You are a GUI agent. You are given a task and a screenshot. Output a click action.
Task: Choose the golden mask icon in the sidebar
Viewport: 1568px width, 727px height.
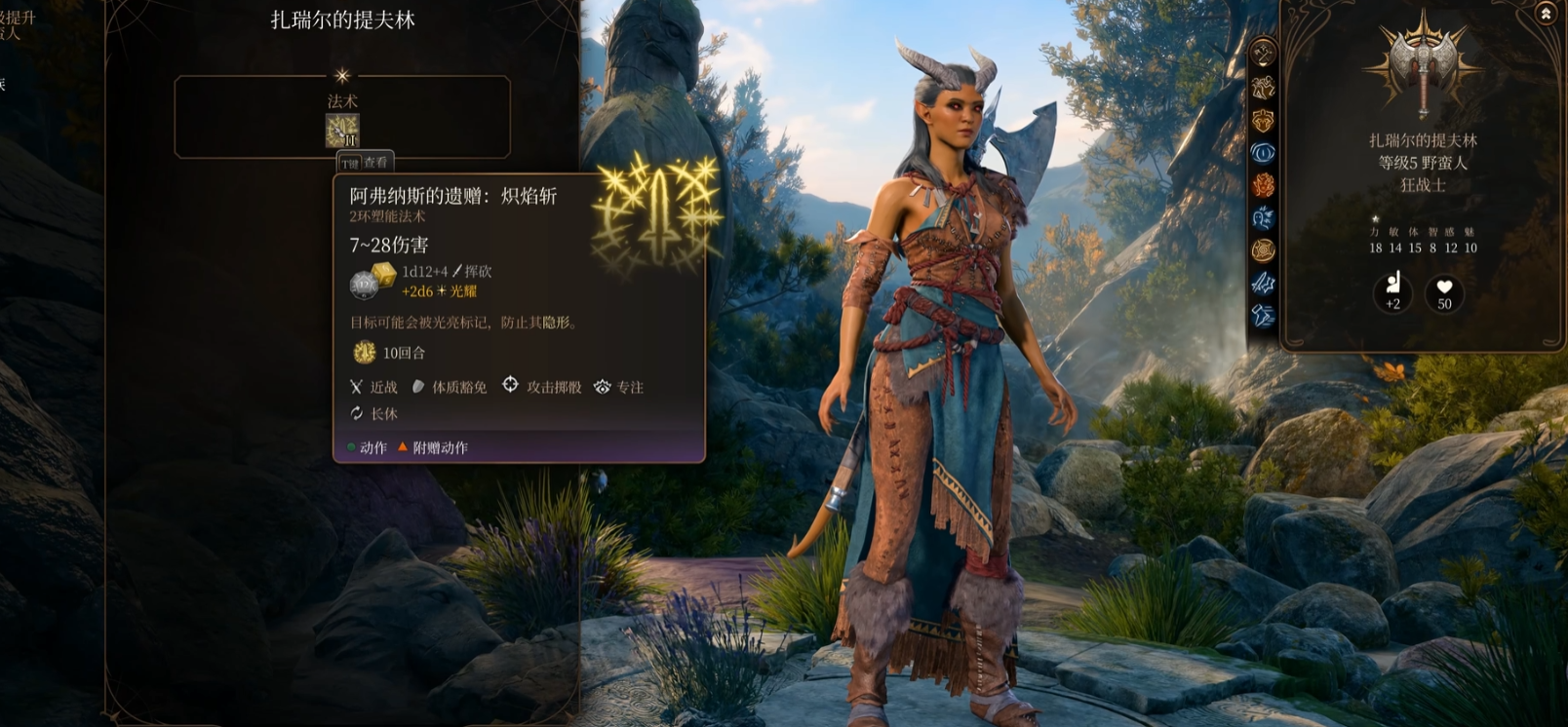point(1264,121)
